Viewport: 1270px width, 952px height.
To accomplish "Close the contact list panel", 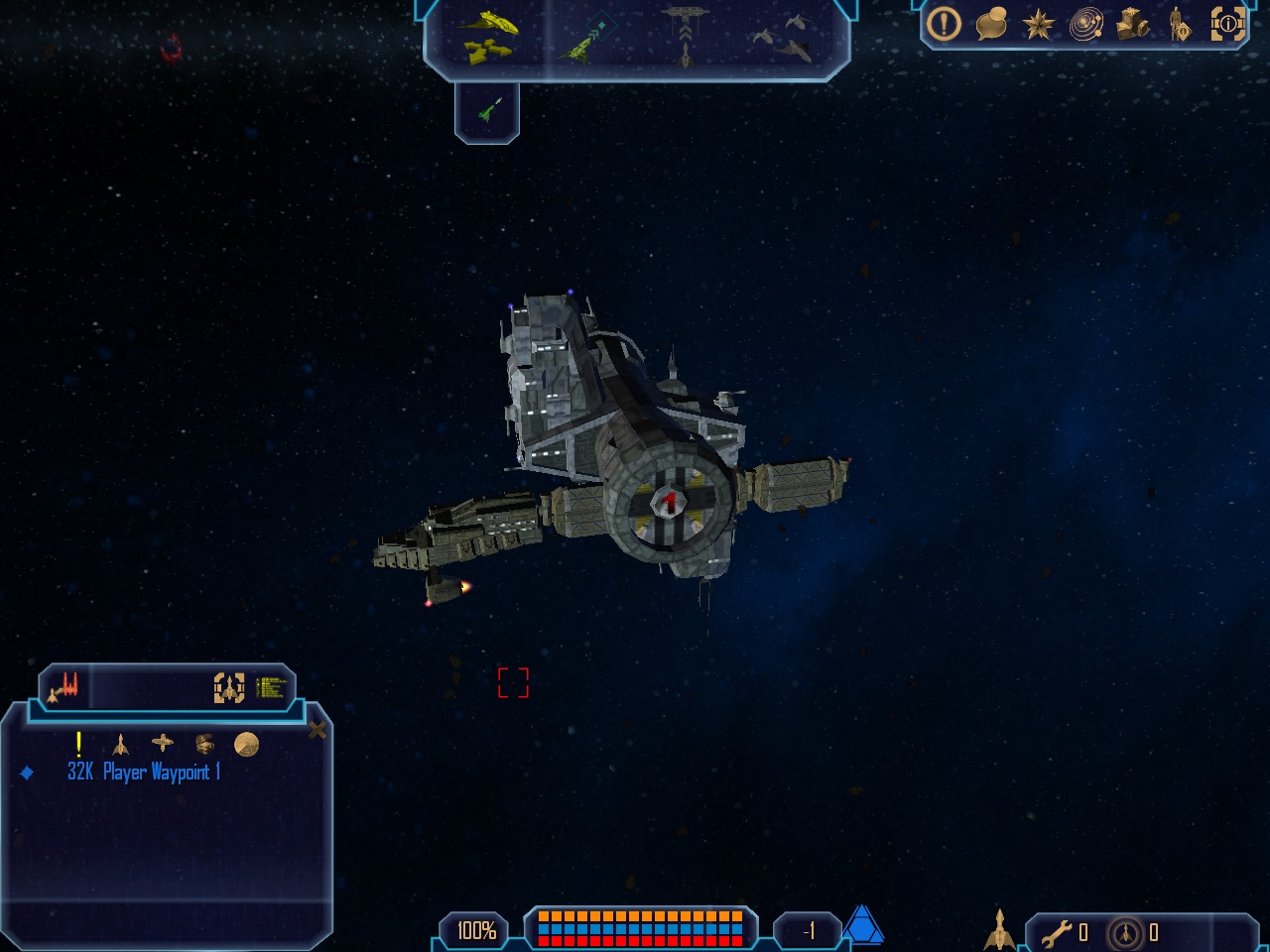I will 317,731.
